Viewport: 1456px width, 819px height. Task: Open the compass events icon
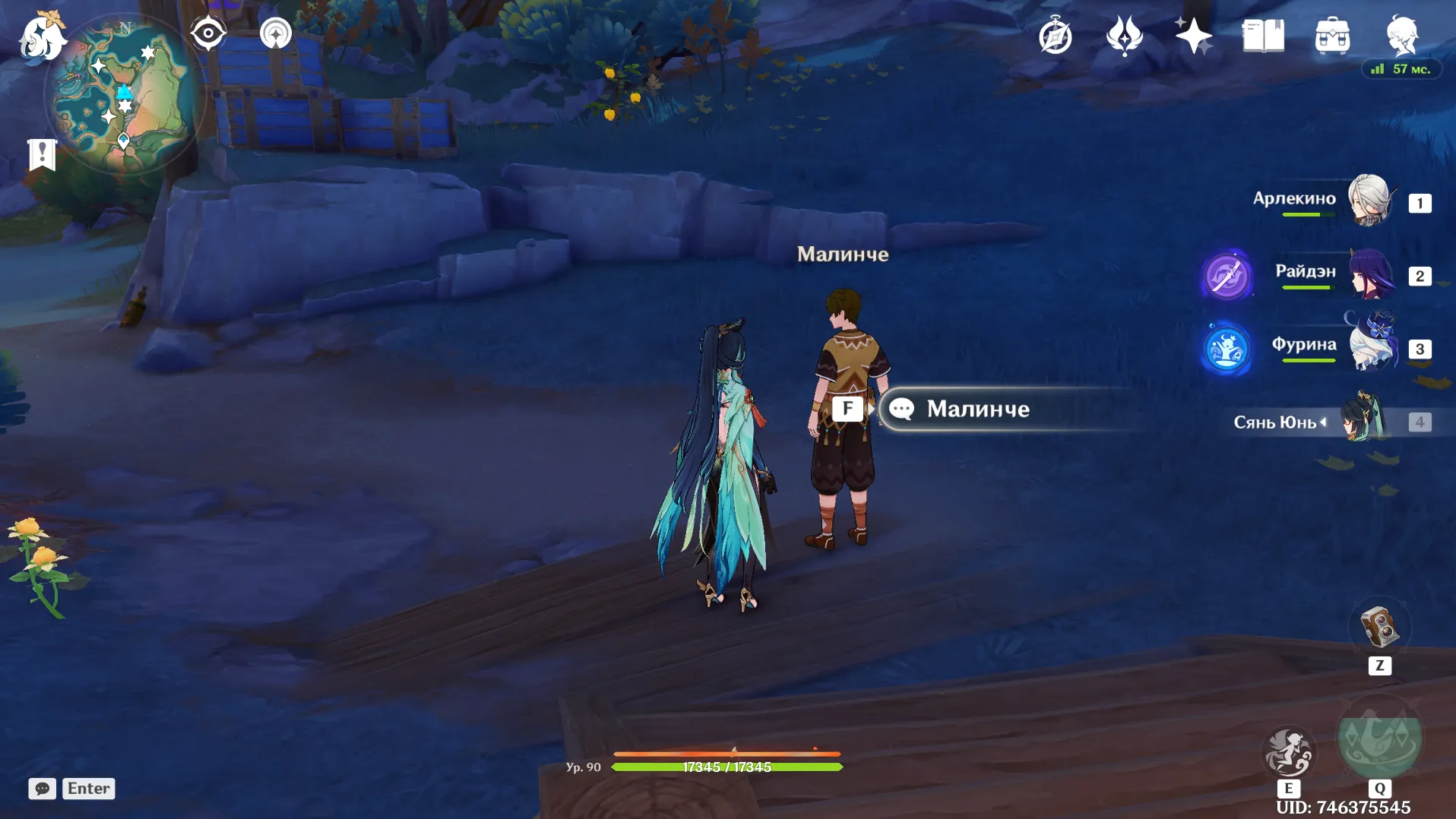[x=1056, y=36]
